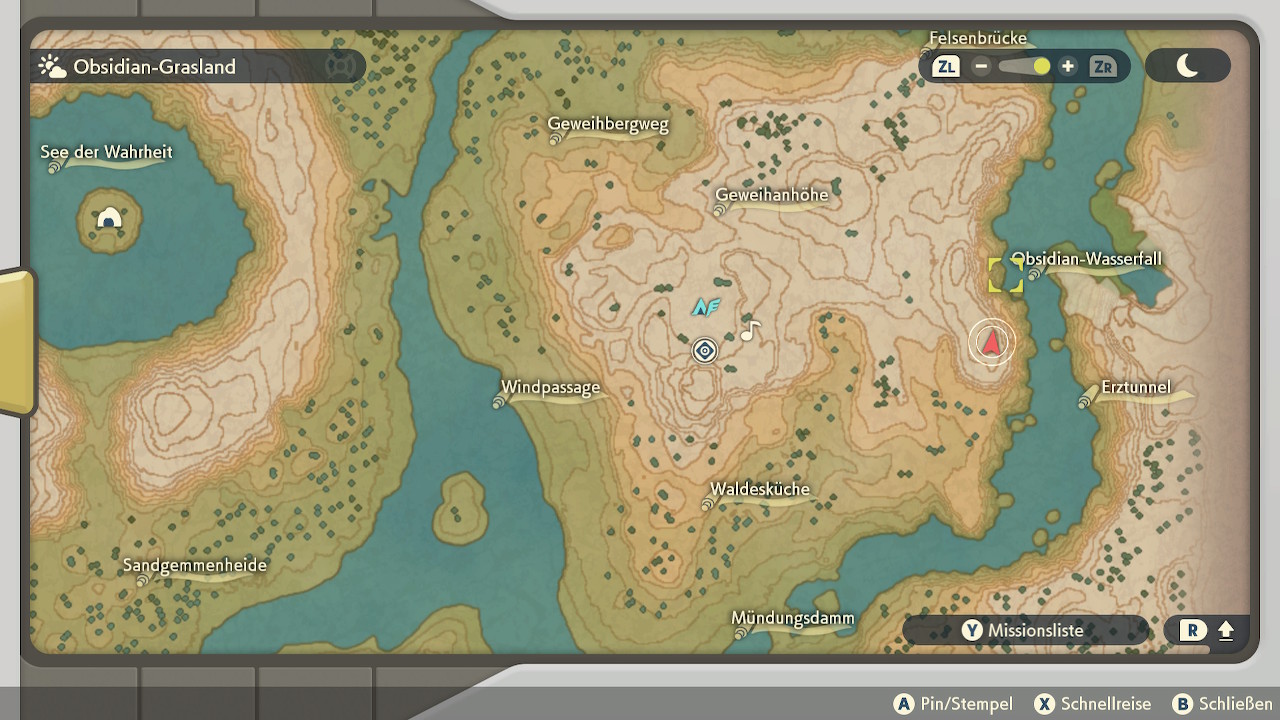Select the blue wing map icon
1280x720 pixels.
[706, 307]
